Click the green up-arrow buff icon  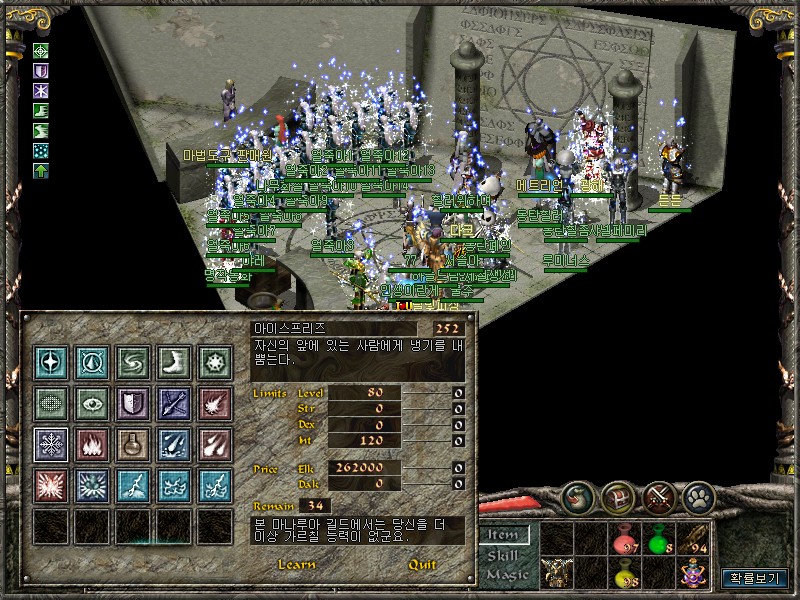[41, 171]
